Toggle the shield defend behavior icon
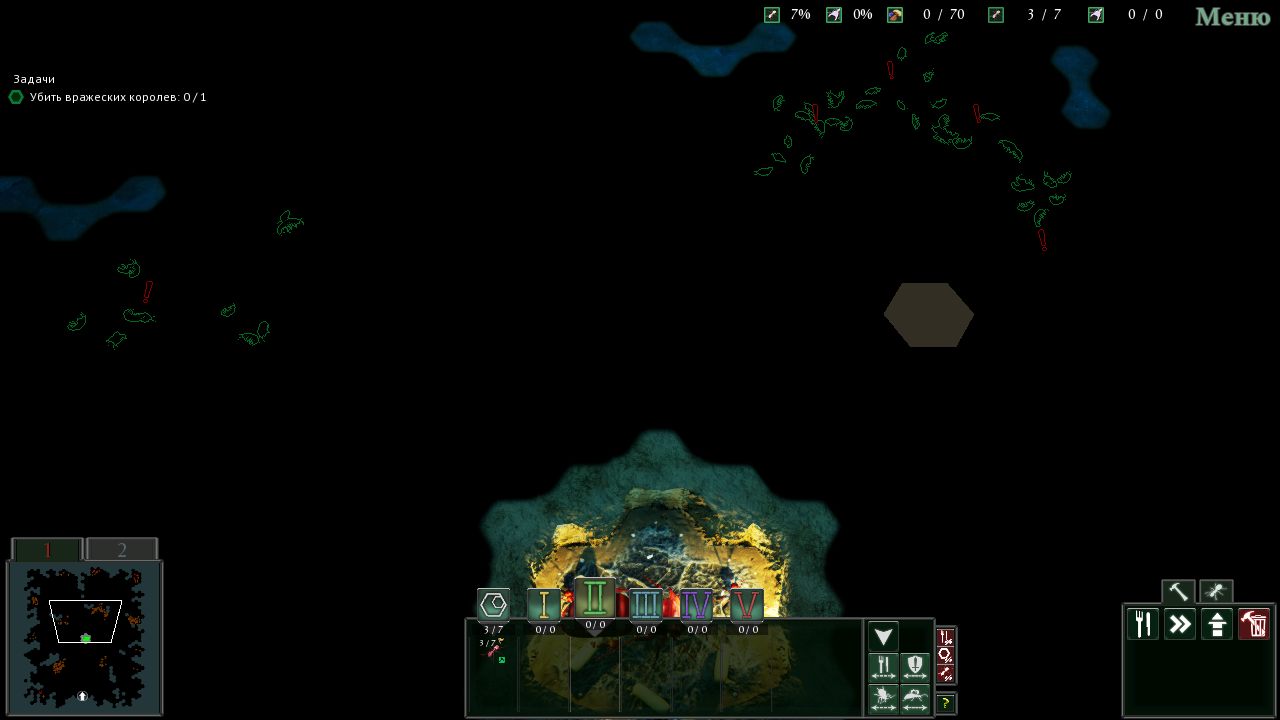1280x720 pixels. (x=915, y=665)
